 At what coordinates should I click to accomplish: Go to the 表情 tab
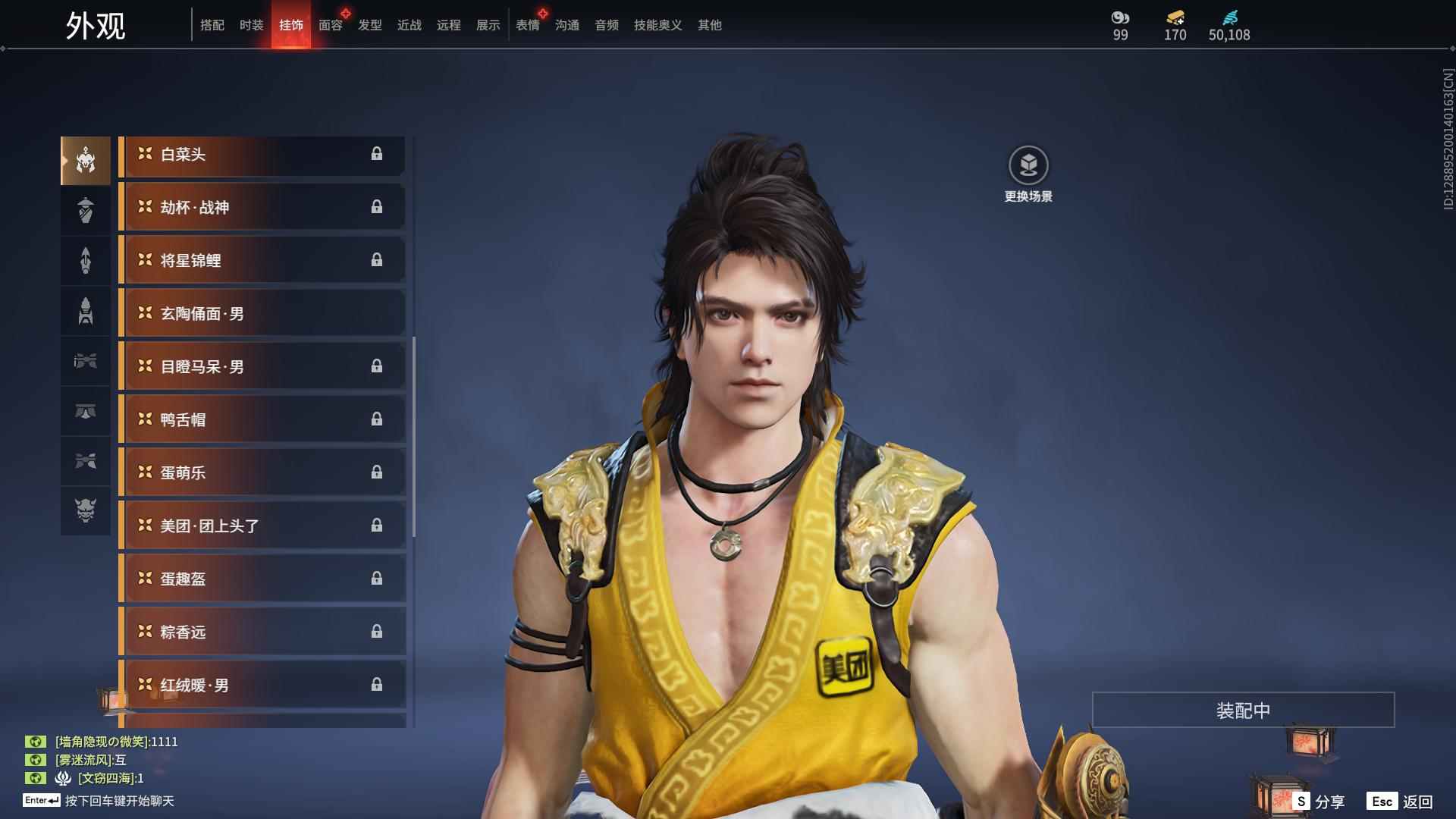527,25
